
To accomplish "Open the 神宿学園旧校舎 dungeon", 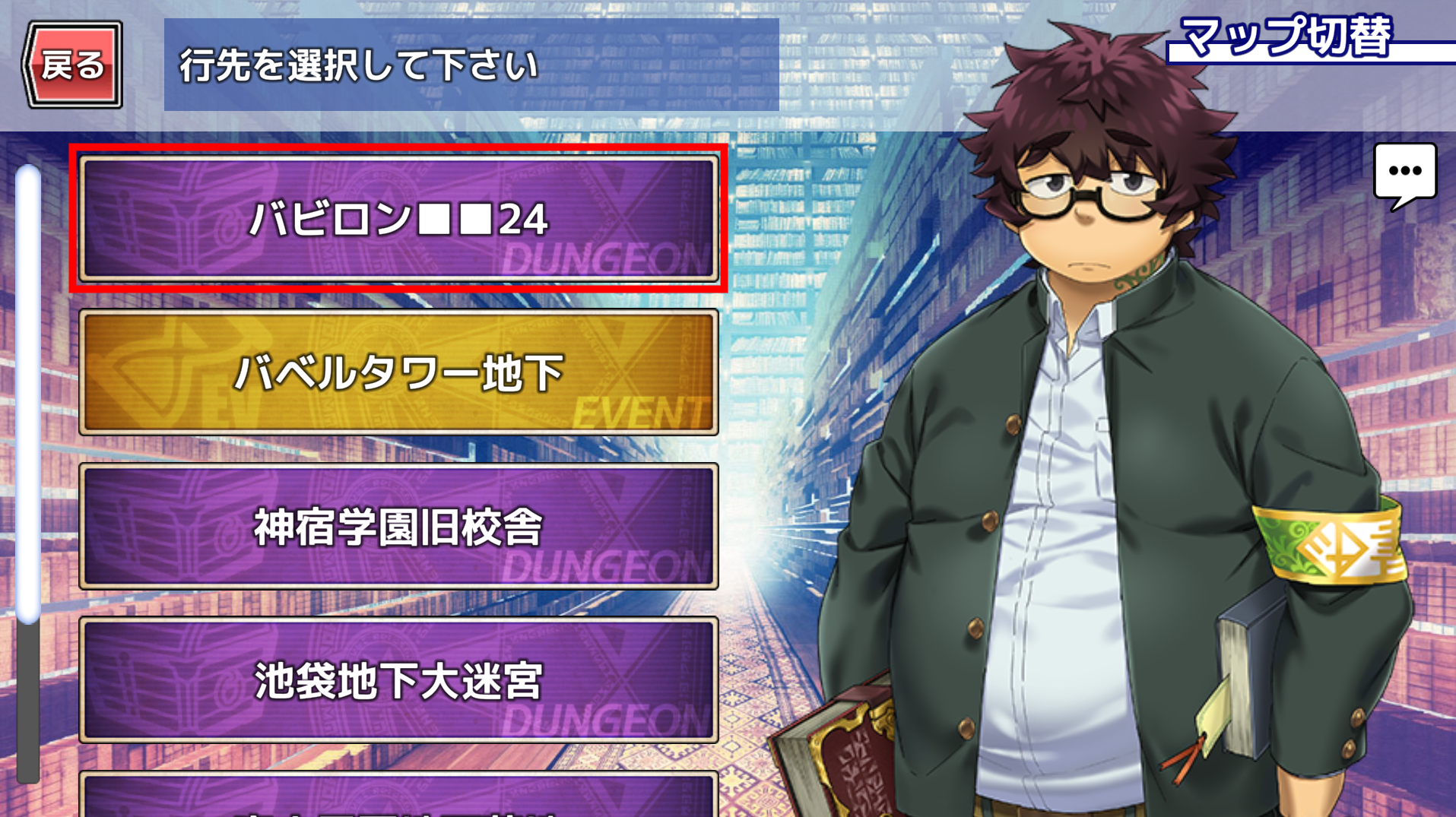I will (x=398, y=527).
